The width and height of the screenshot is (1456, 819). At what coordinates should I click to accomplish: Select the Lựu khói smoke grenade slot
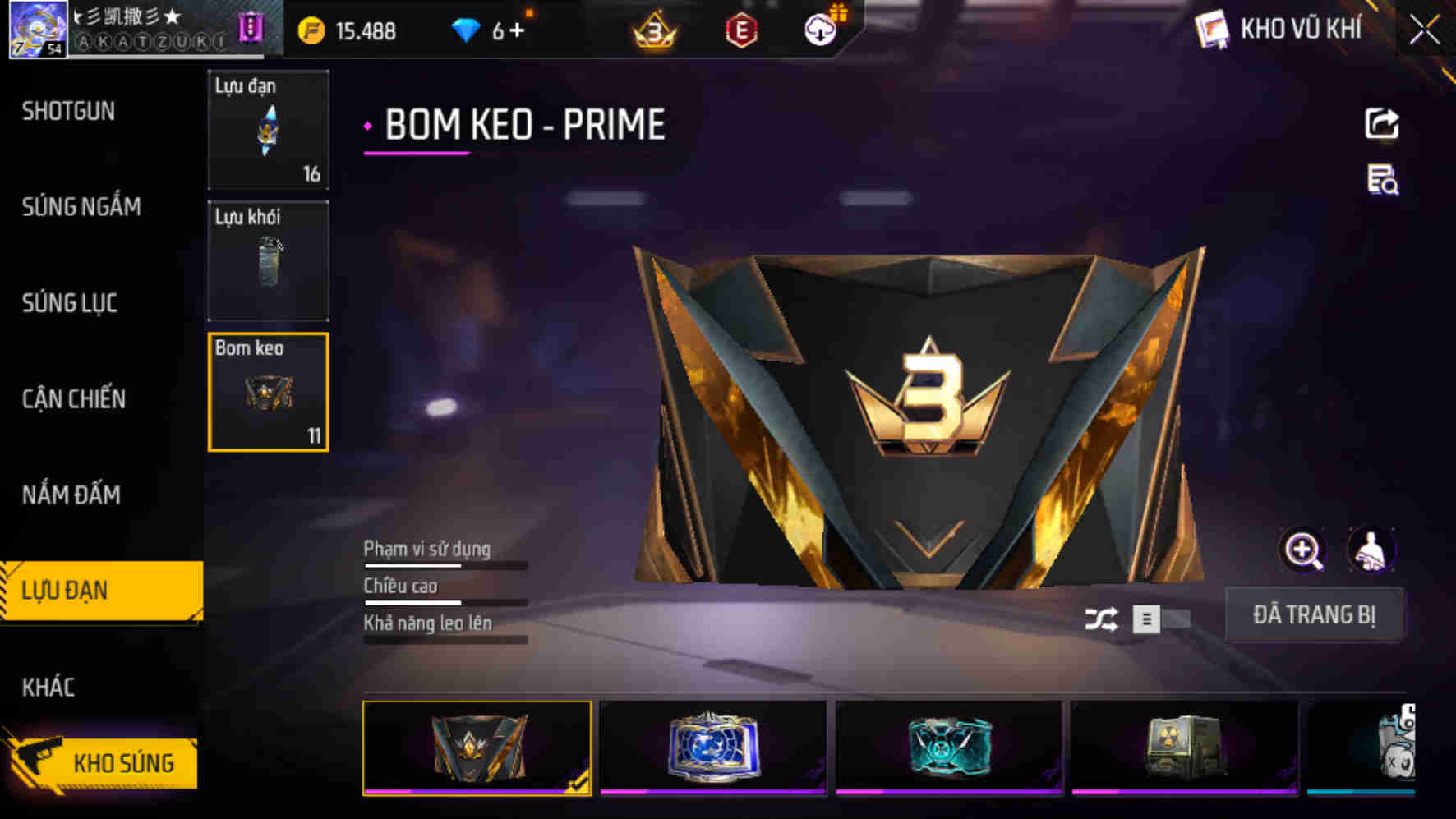(268, 260)
